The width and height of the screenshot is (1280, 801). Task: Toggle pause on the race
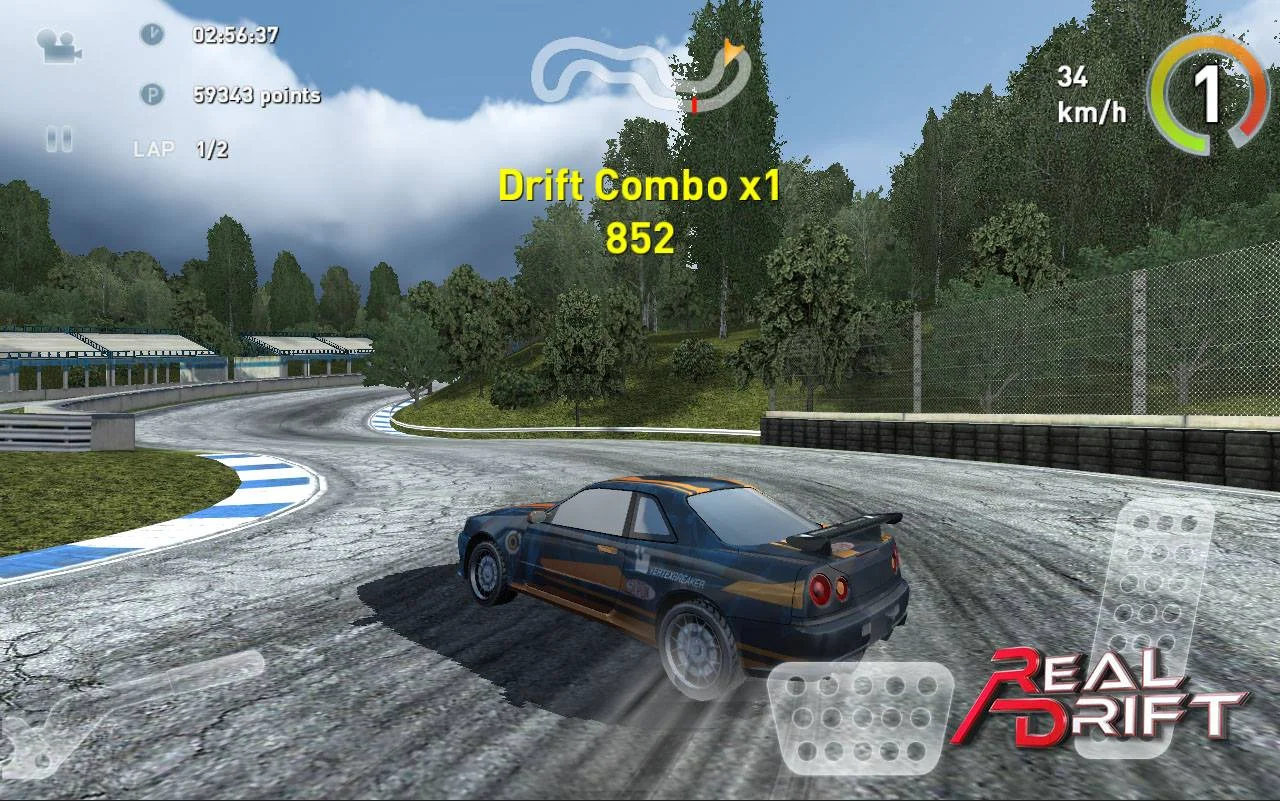pos(58,139)
